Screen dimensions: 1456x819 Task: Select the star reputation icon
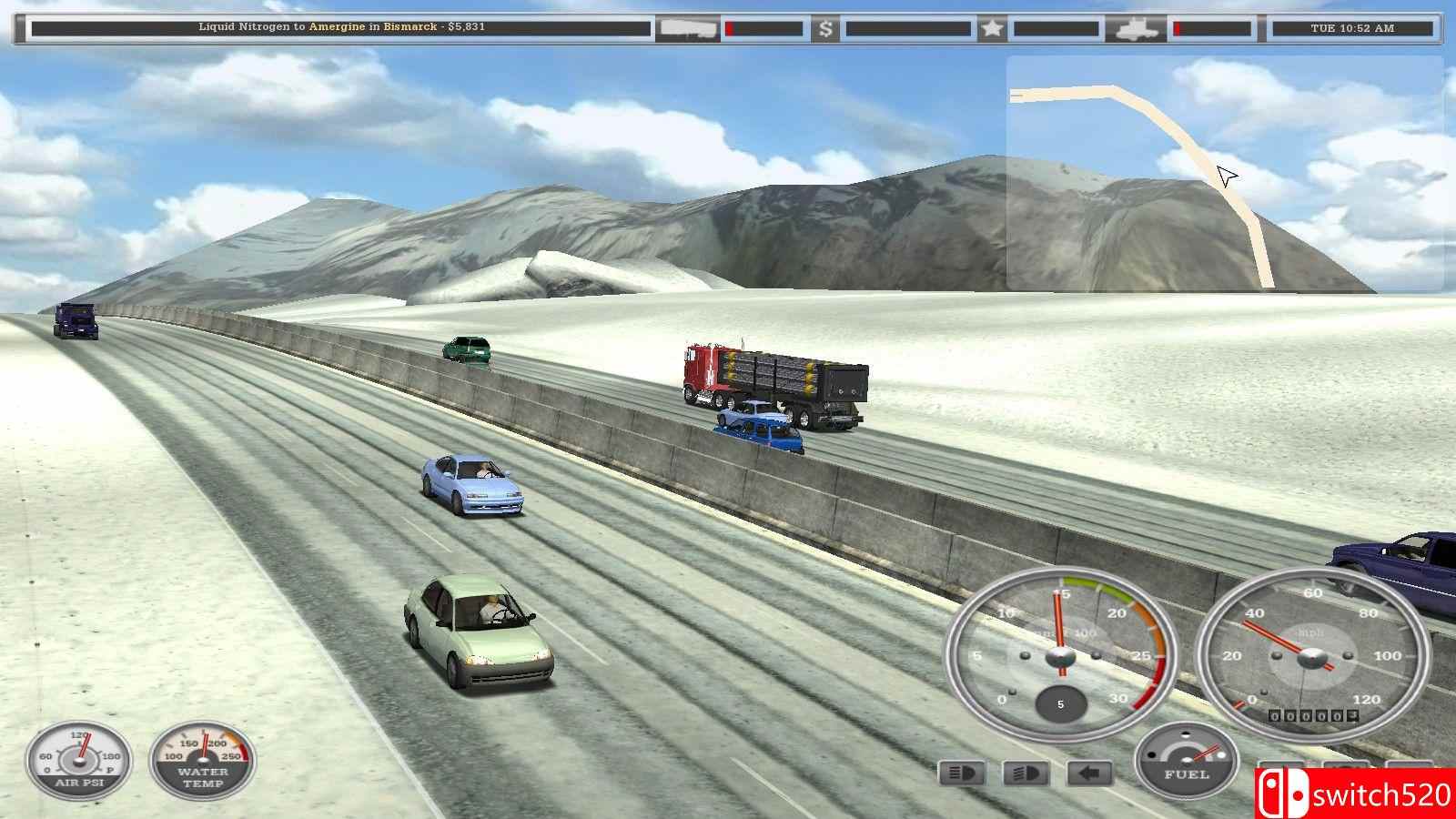(992, 29)
